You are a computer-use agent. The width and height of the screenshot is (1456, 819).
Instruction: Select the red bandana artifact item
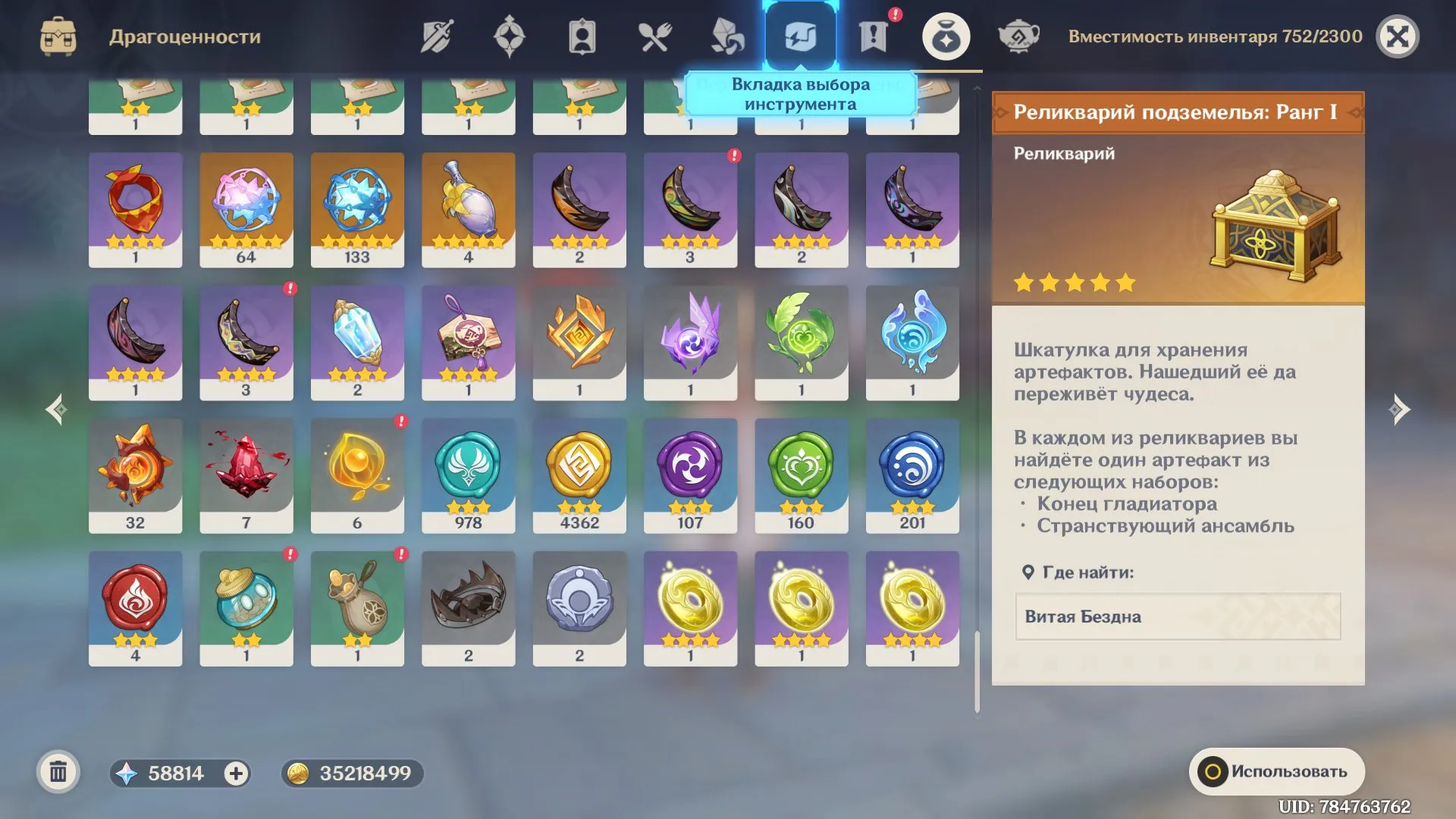click(135, 209)
